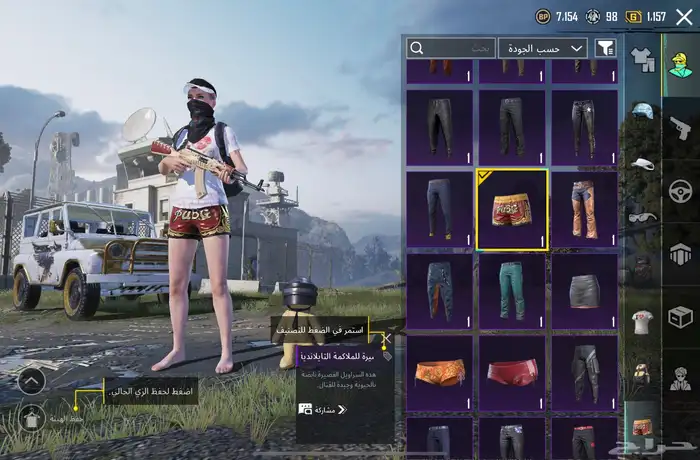This screenshot has width=700, height=460.
Task: Click the up arrow circle button
Action: click(31, 380)
